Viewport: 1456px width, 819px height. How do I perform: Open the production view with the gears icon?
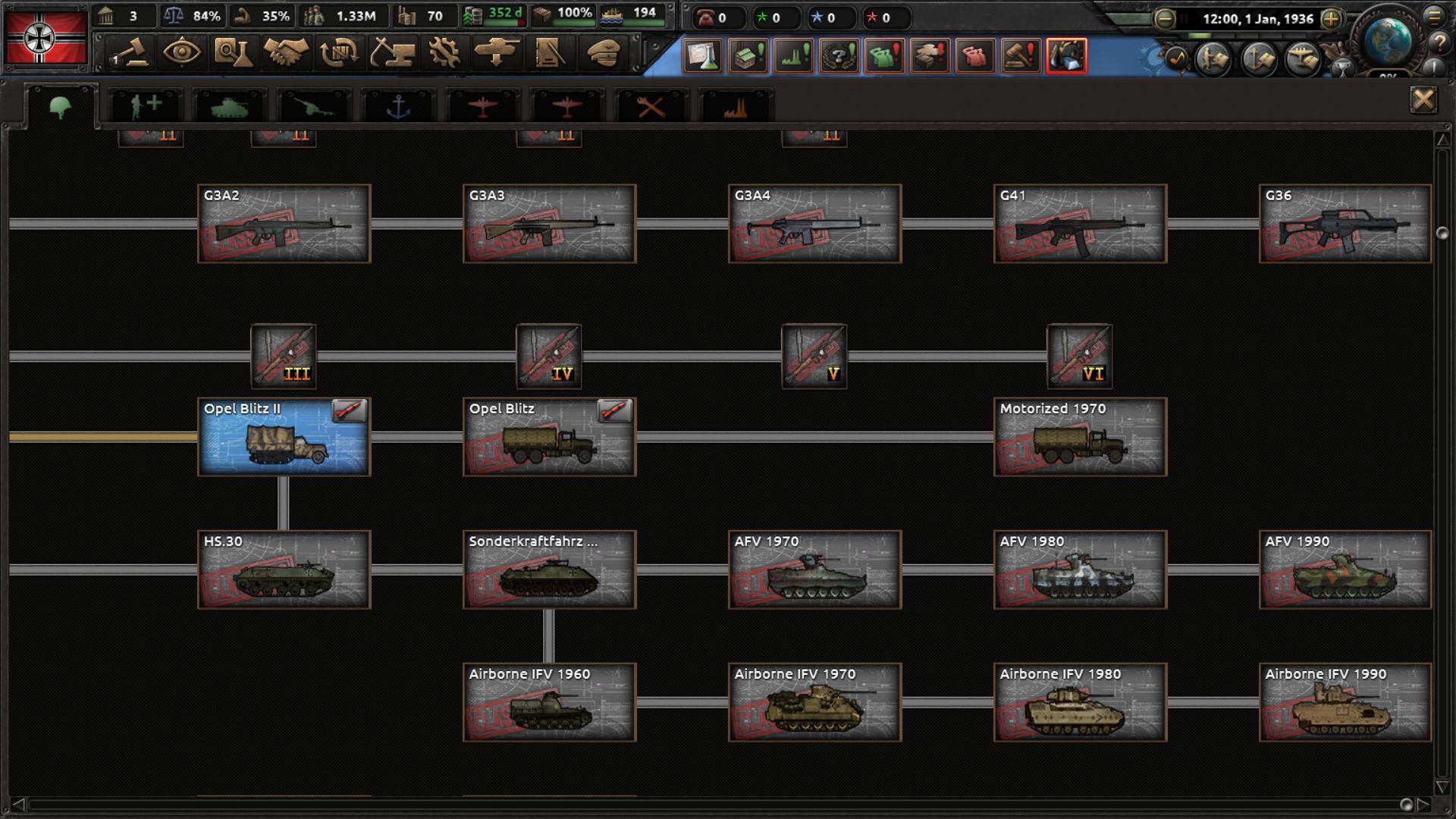[442, 53]
